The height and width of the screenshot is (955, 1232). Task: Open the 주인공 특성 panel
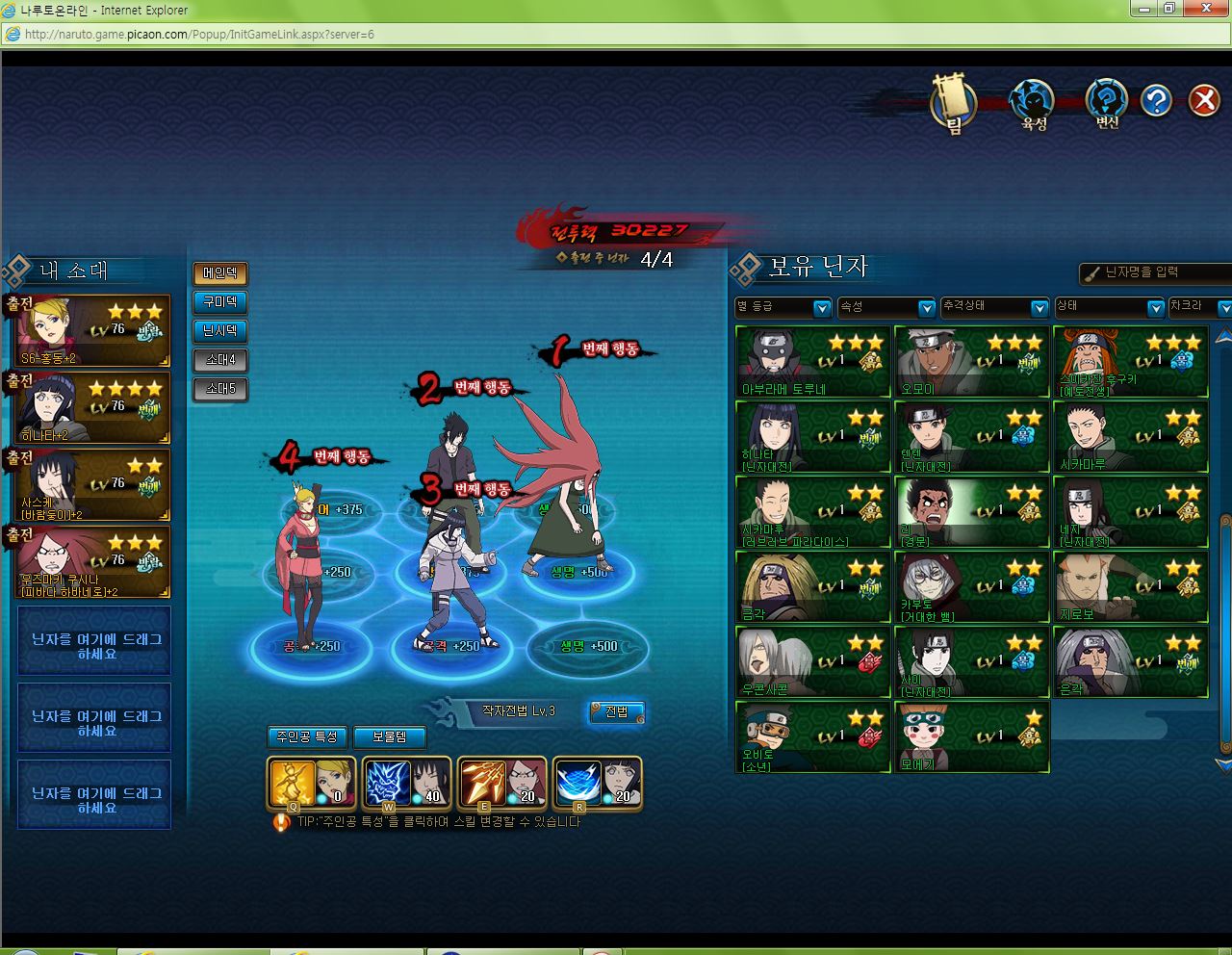click(x=307, y=736)
